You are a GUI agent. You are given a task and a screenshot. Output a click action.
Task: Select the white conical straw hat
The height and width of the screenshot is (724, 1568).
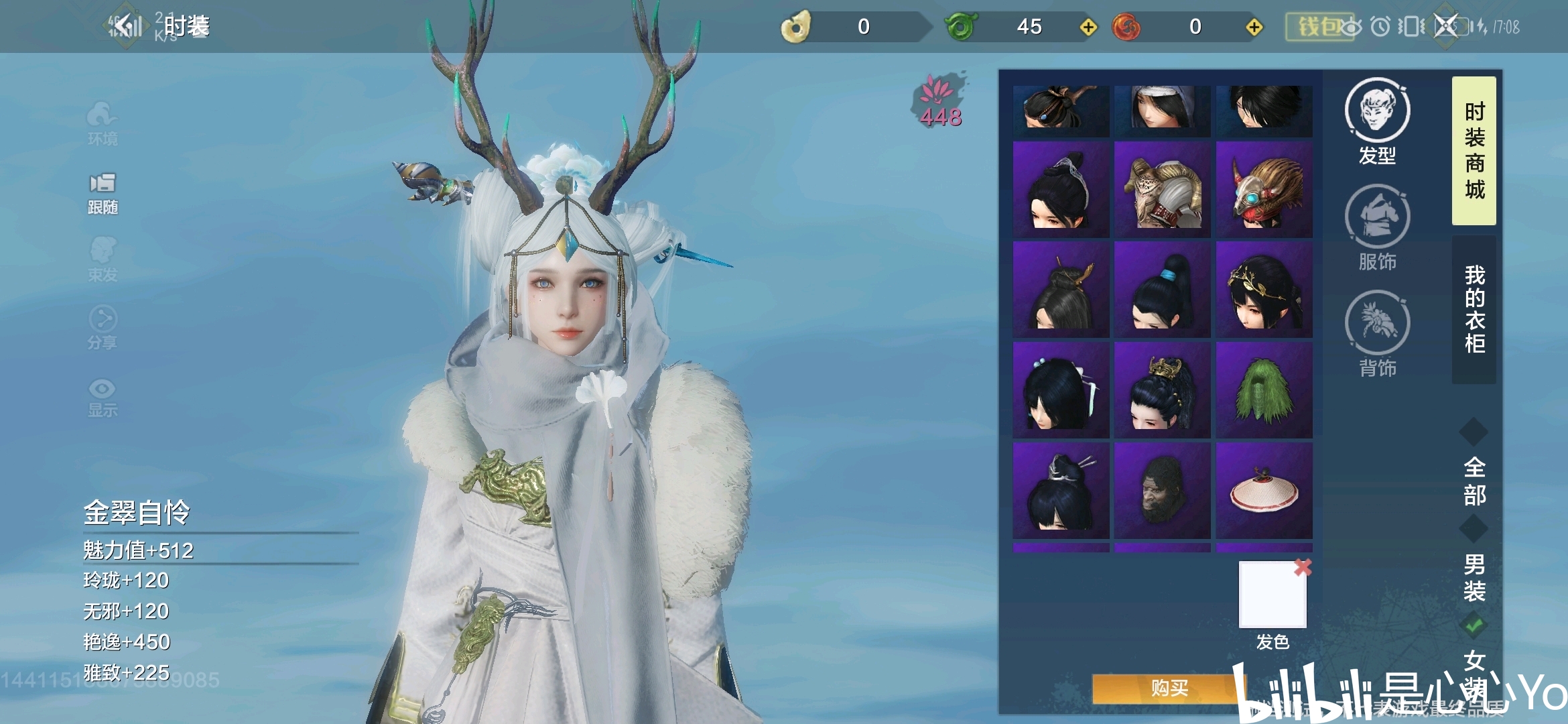(1264, 491)
